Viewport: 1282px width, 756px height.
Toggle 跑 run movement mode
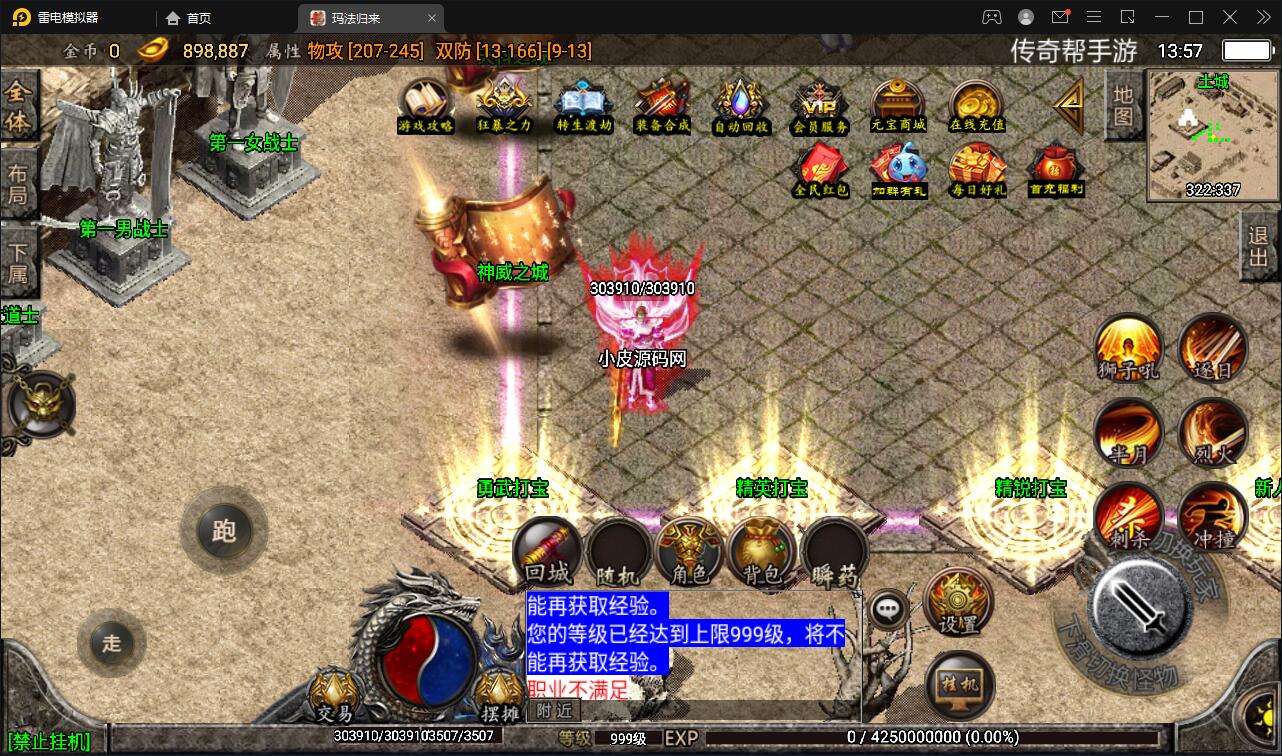pos(224,532)
